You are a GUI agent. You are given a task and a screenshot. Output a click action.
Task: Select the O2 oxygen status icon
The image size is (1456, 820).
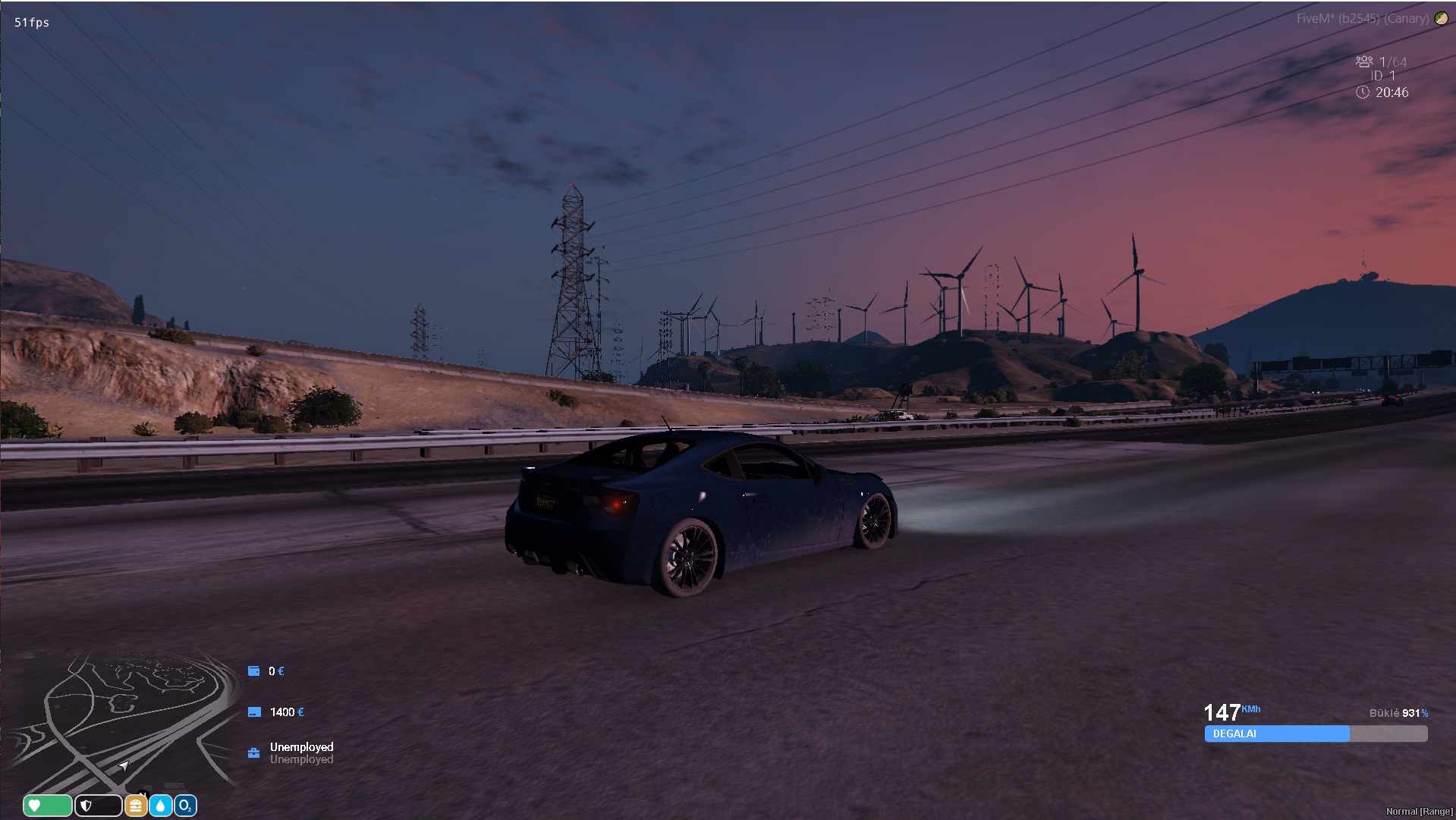pyautogui.click(x=186, y=806)
